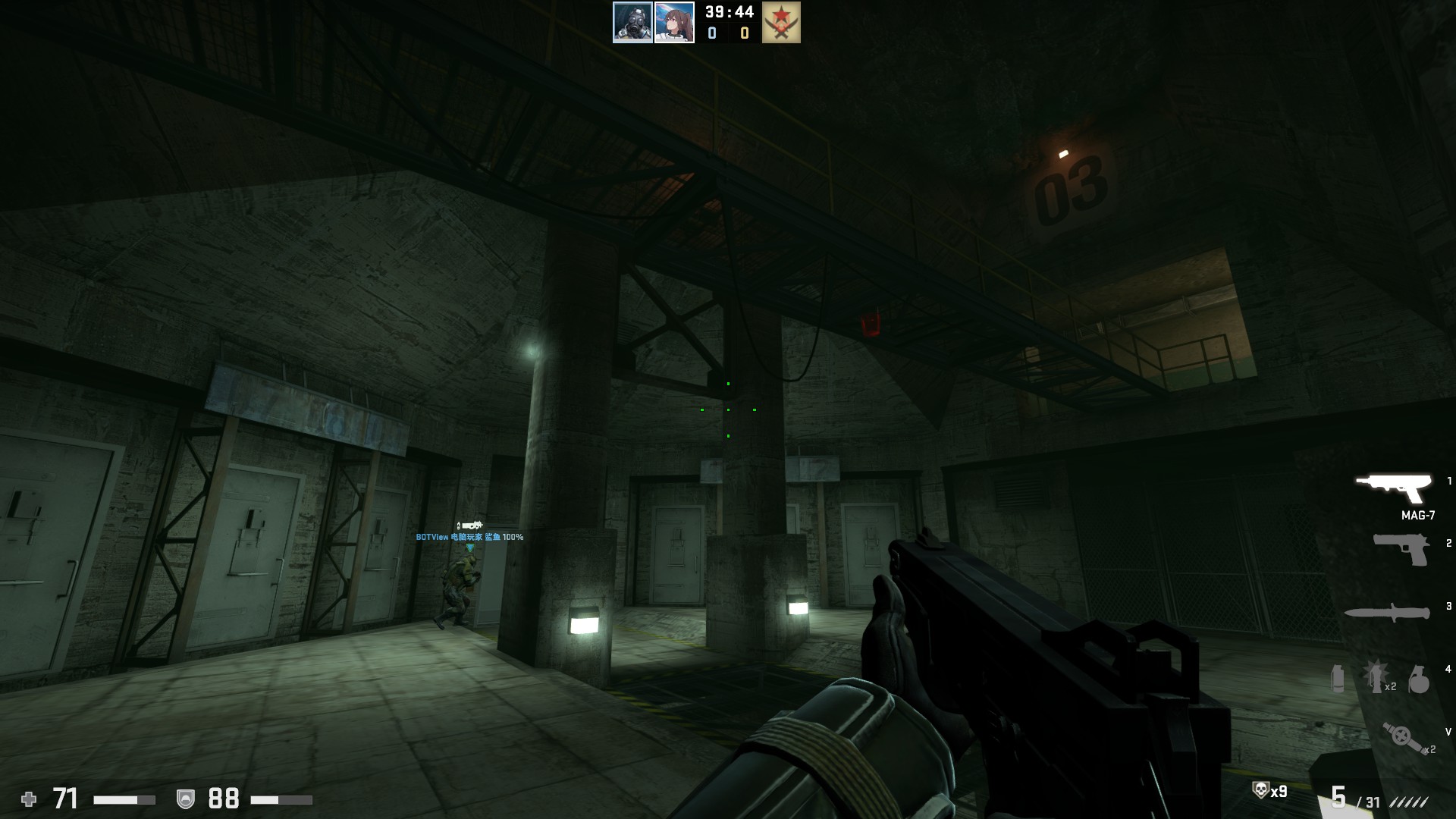
Task: Pick the HE frag grenade icon
Action: pos(1418,679)
